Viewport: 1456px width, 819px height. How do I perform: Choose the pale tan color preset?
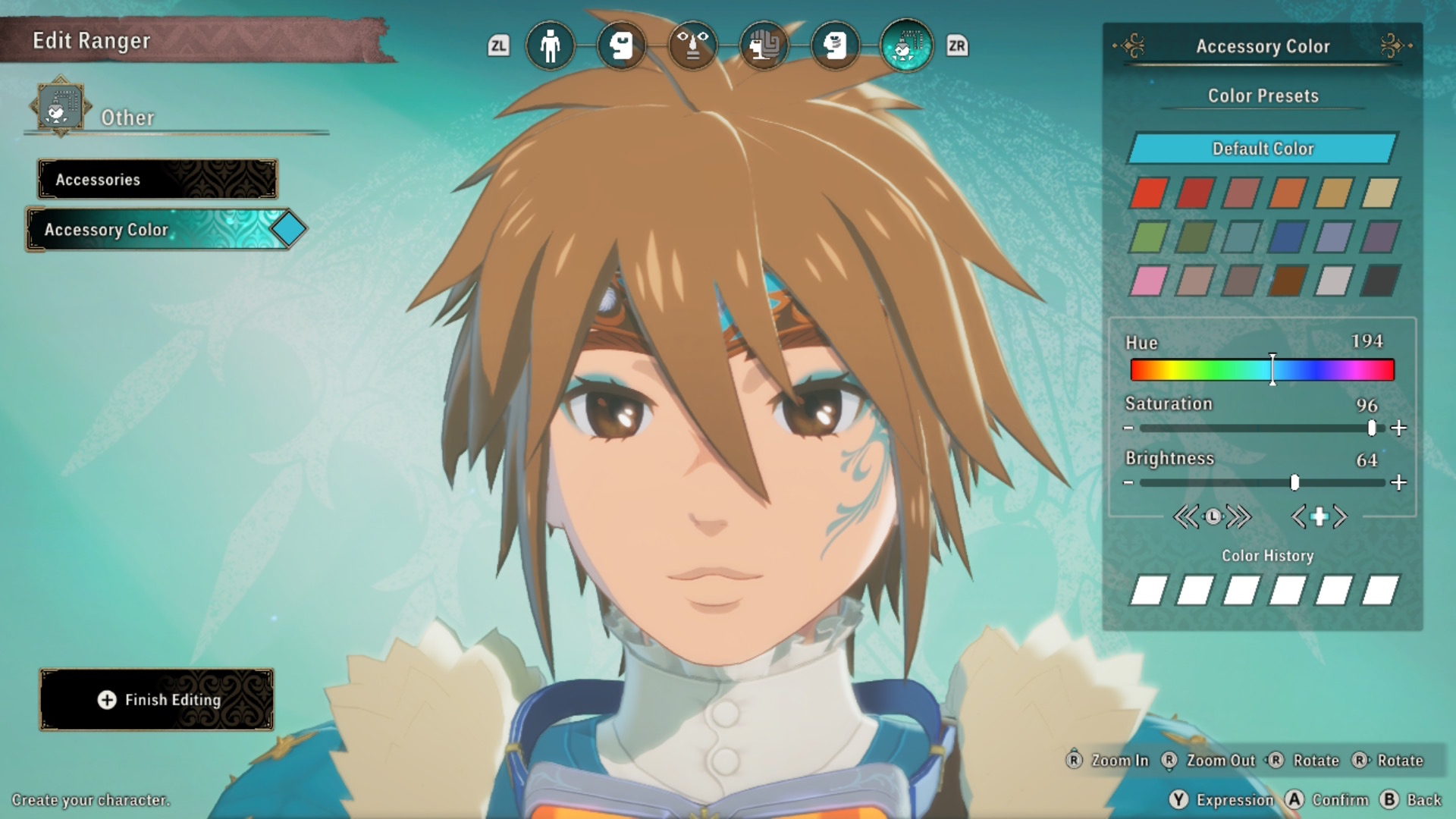[1380, 193]
